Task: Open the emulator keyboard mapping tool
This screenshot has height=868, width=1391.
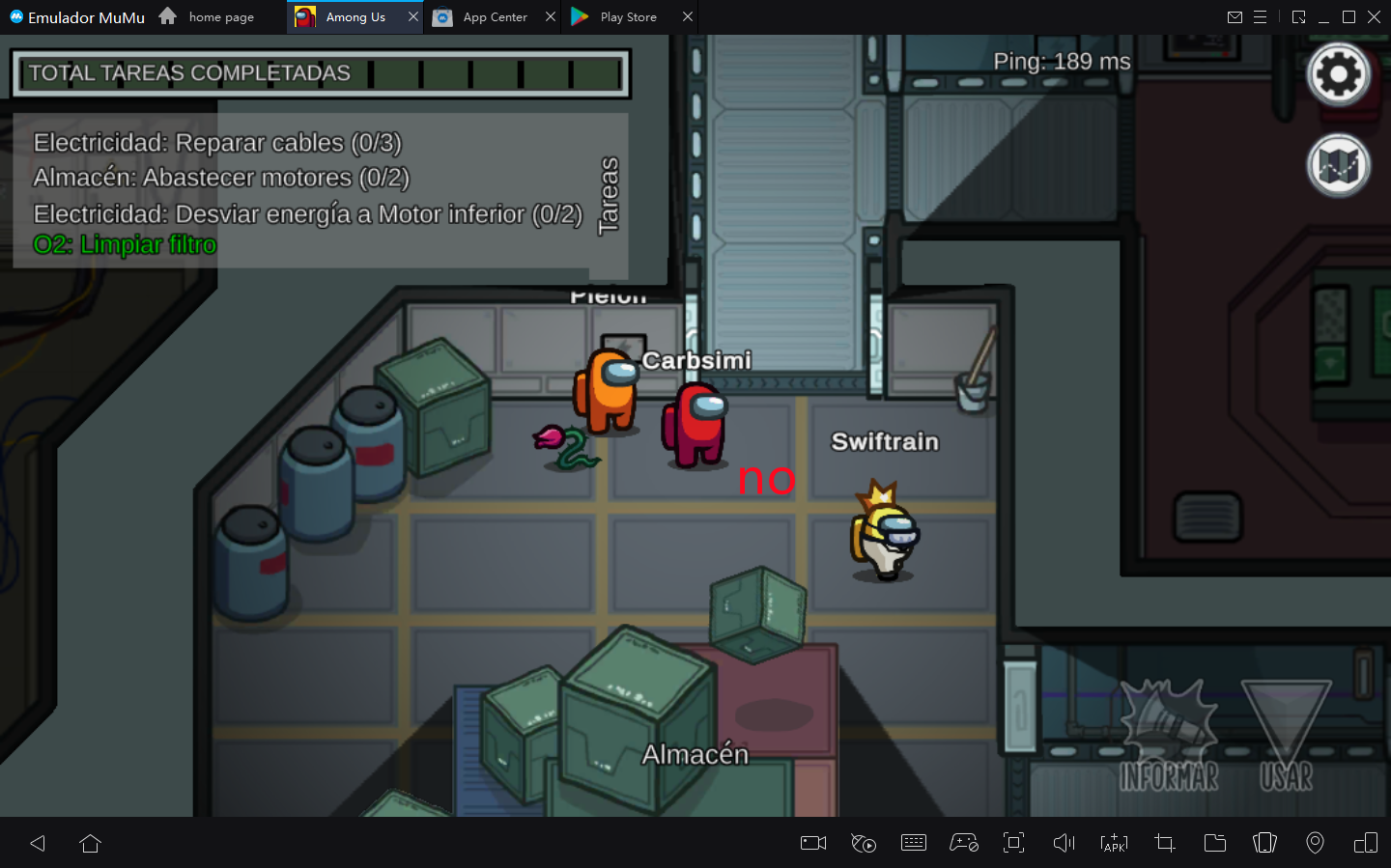Action: 913,843
